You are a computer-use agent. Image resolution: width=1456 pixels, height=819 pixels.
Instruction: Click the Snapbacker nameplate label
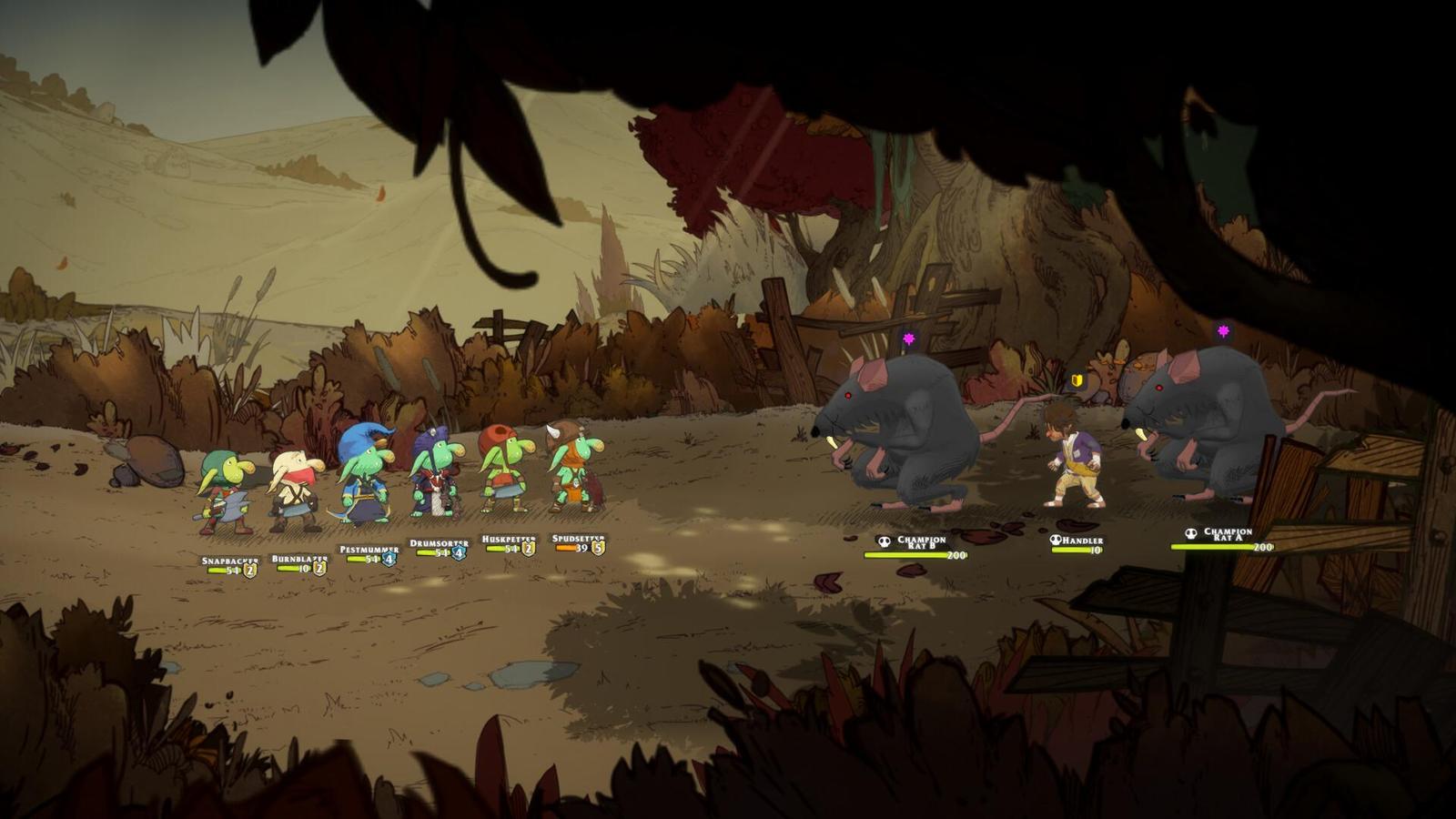[x=229, y=561]
